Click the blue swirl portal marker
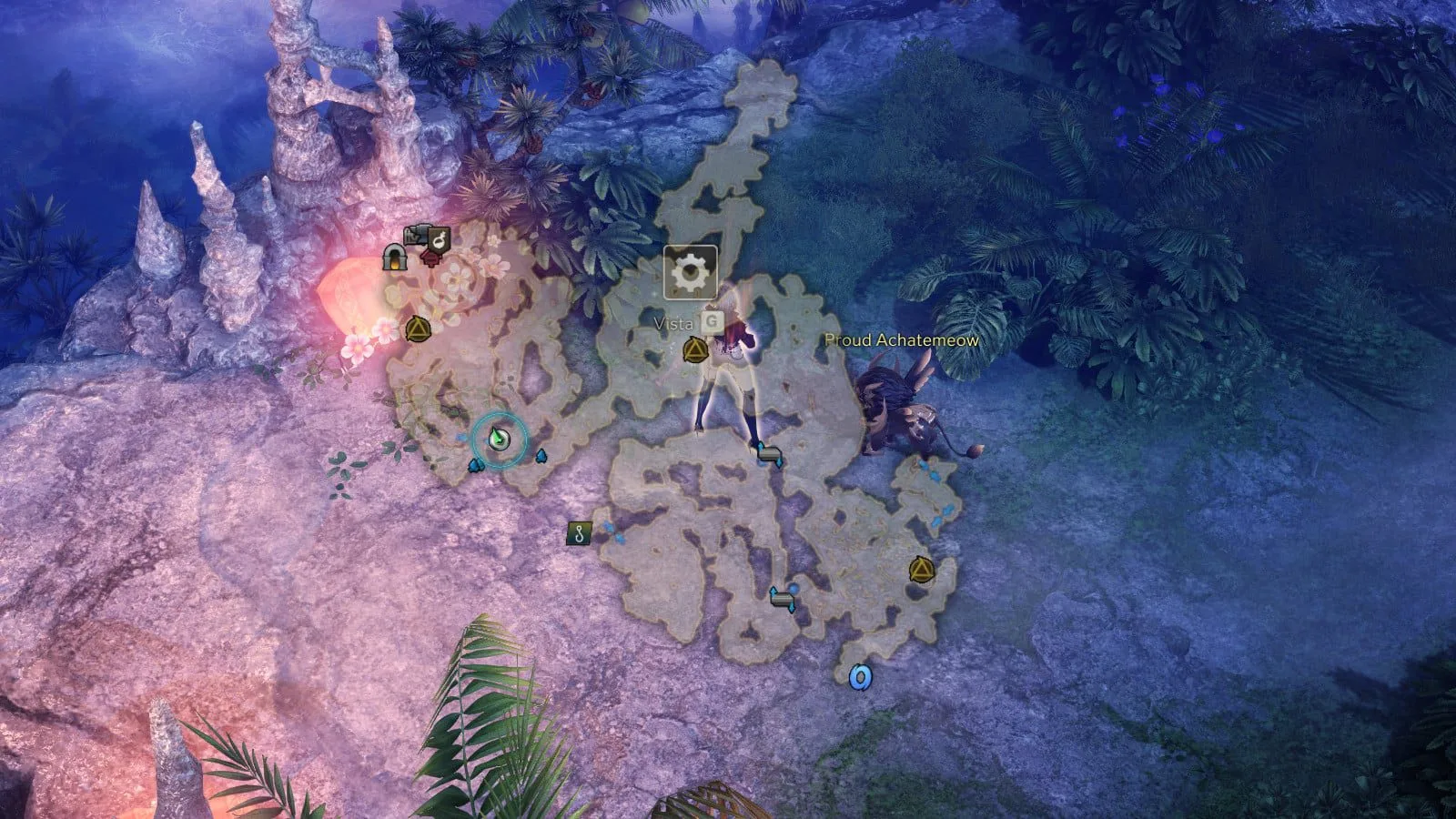 tap(860, 677)
